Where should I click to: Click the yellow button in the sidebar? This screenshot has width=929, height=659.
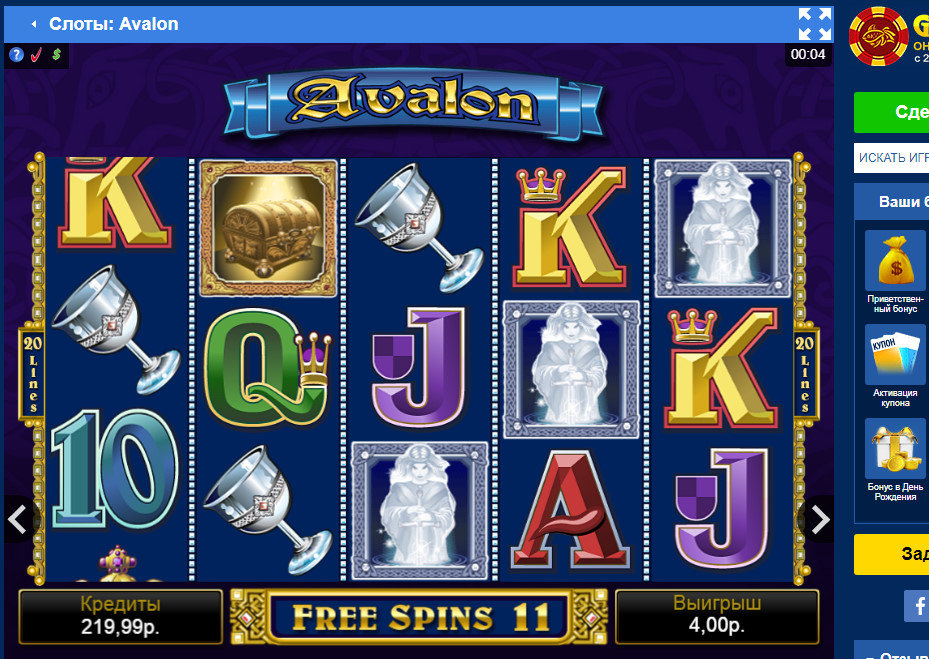pyautogui.click(x=892, y=554)
